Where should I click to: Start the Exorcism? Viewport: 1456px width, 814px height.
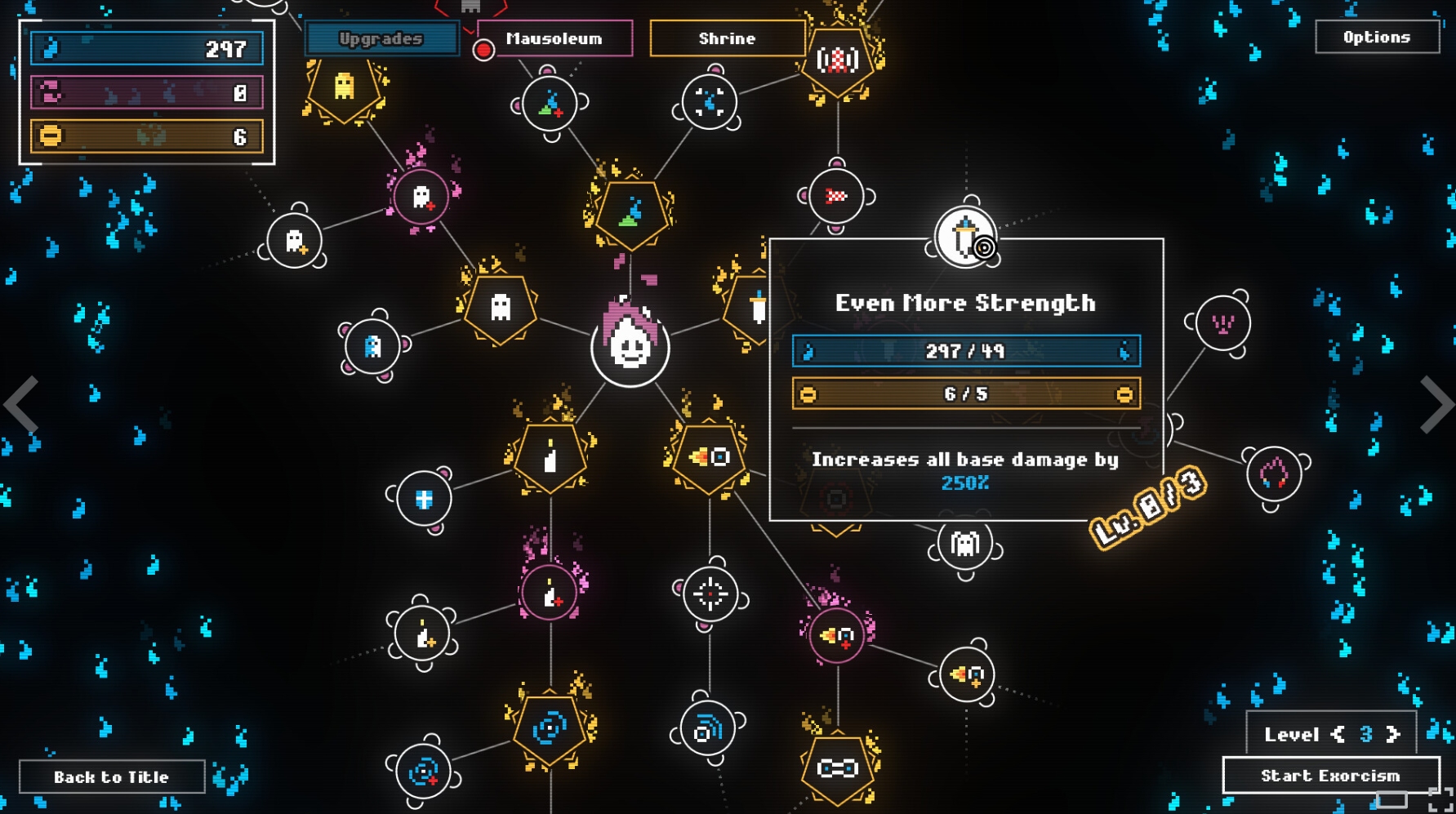[x=1330, y=775]
